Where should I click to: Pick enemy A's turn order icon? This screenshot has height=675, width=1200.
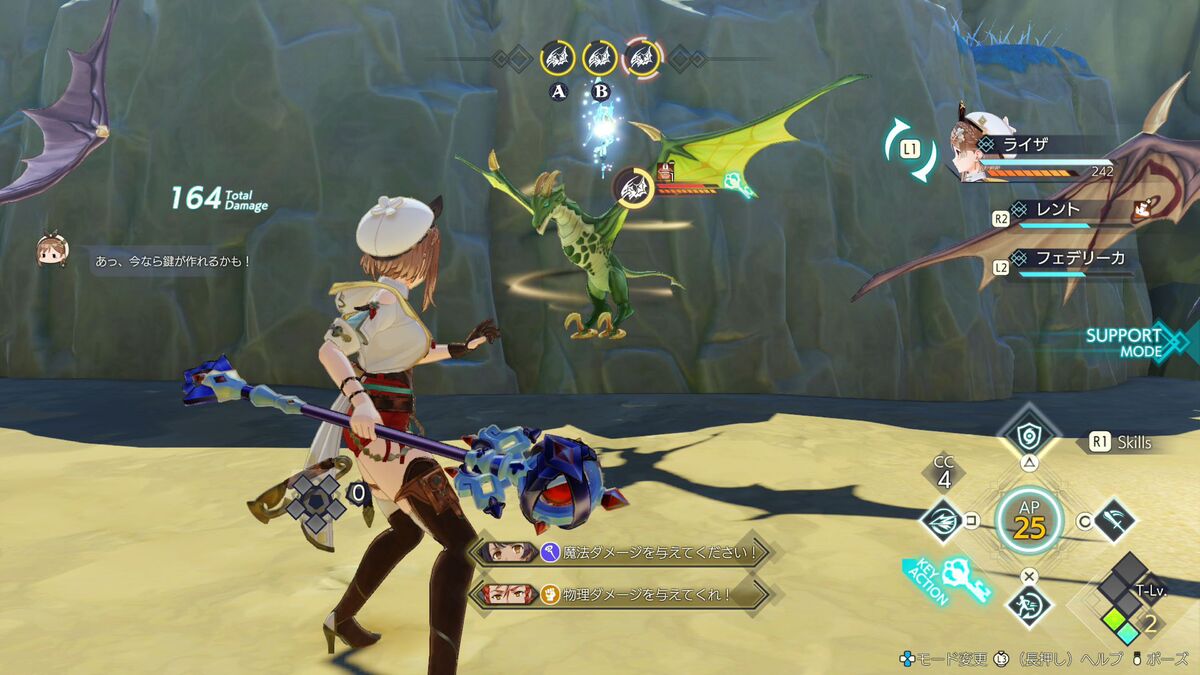557,58
